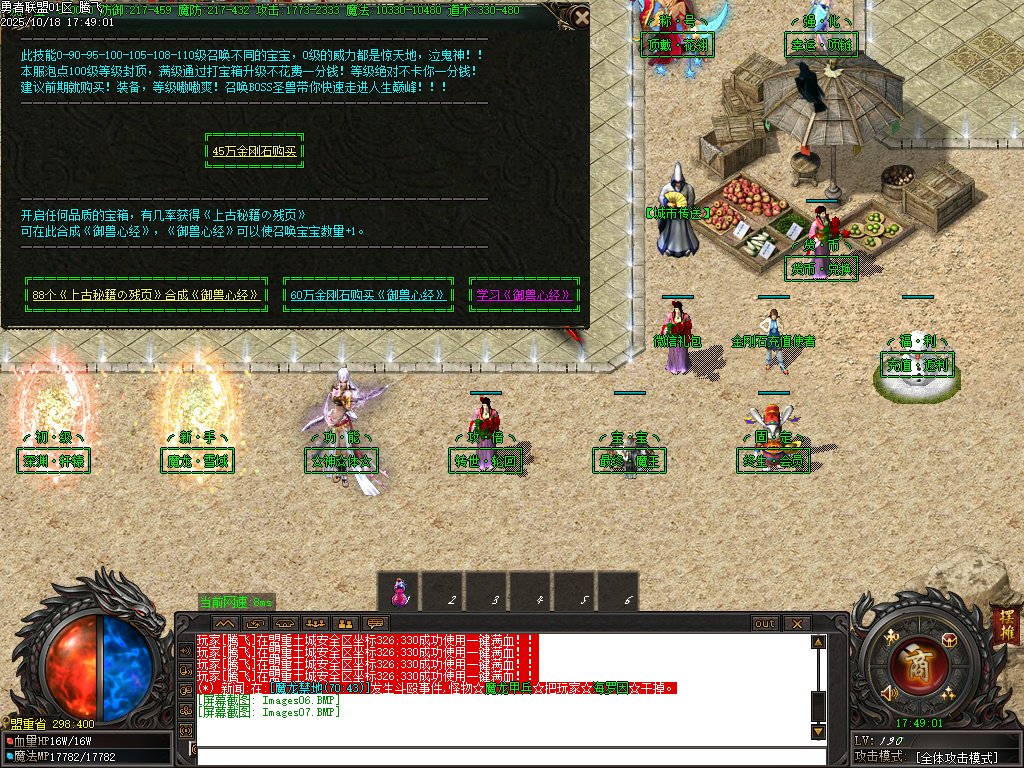Choose the 45万金刚石购买 option
This screenshot has width=1024, height=768.
(253, 152)
